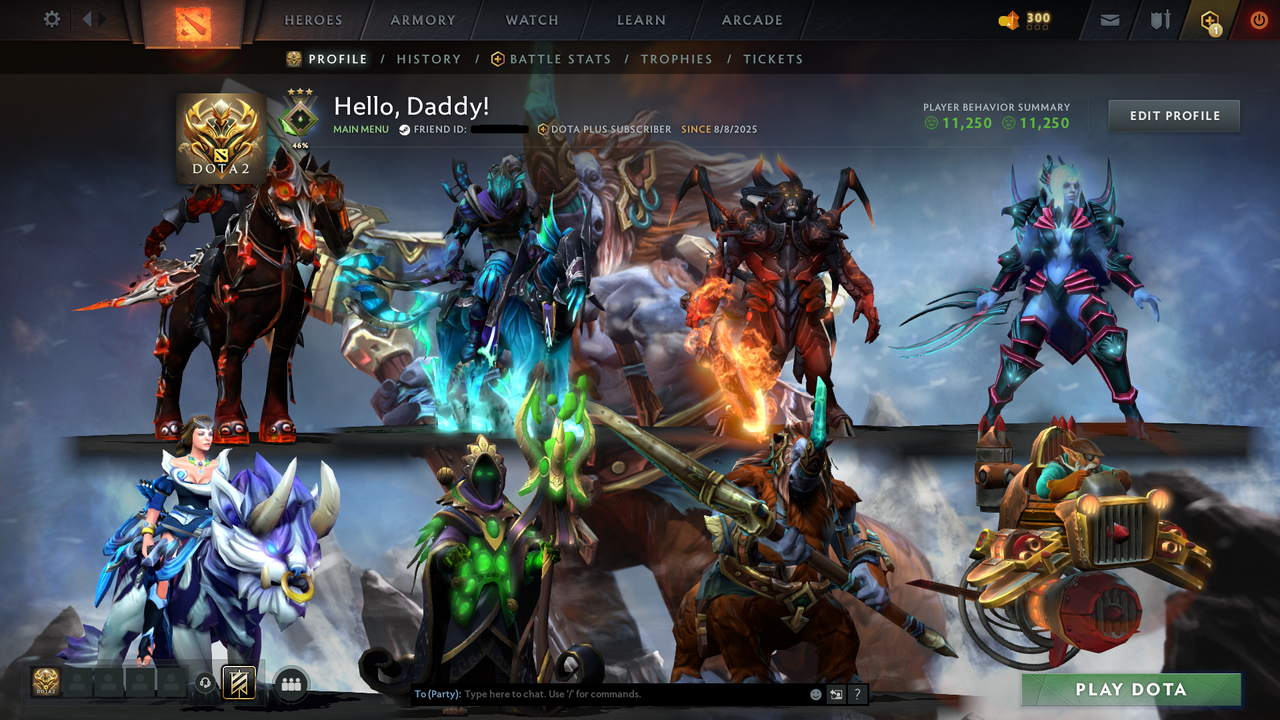Image resolution: width=1280 pixels, height=720 pixels.
Task: Click EDIT PROFILE
Action: pyautogui.click(x=1173, y=115)
